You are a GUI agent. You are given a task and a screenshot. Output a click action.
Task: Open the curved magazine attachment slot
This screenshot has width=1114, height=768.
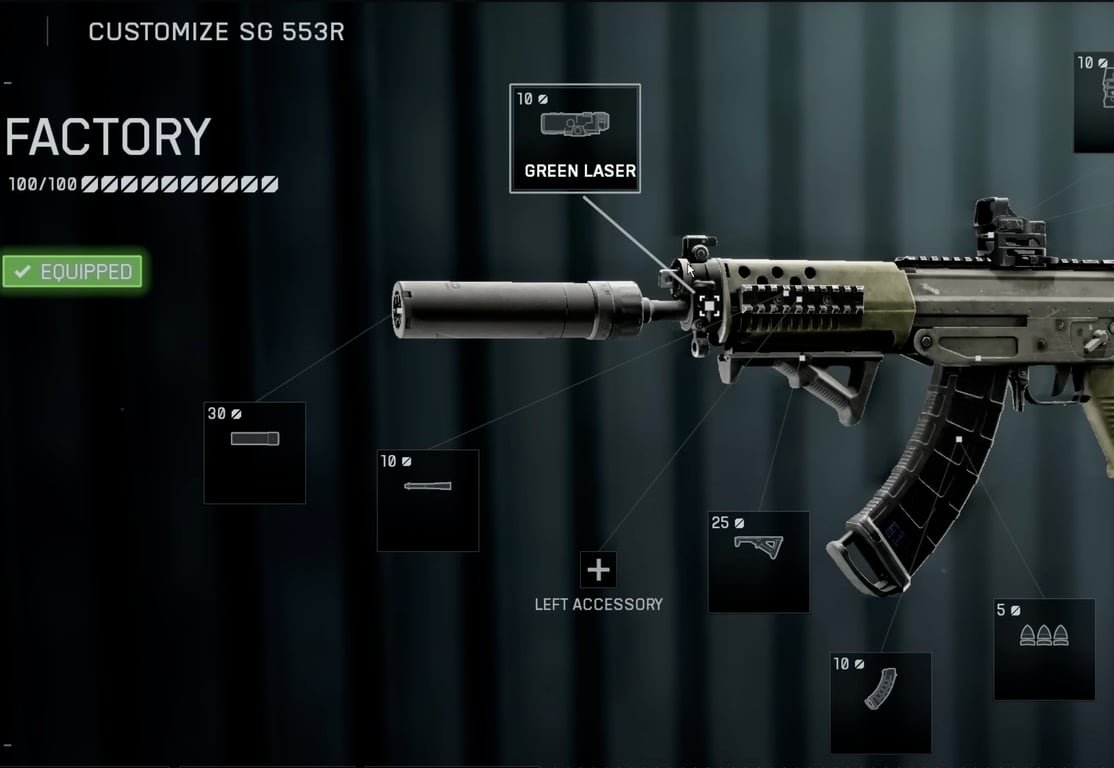(x=880, y=702)
